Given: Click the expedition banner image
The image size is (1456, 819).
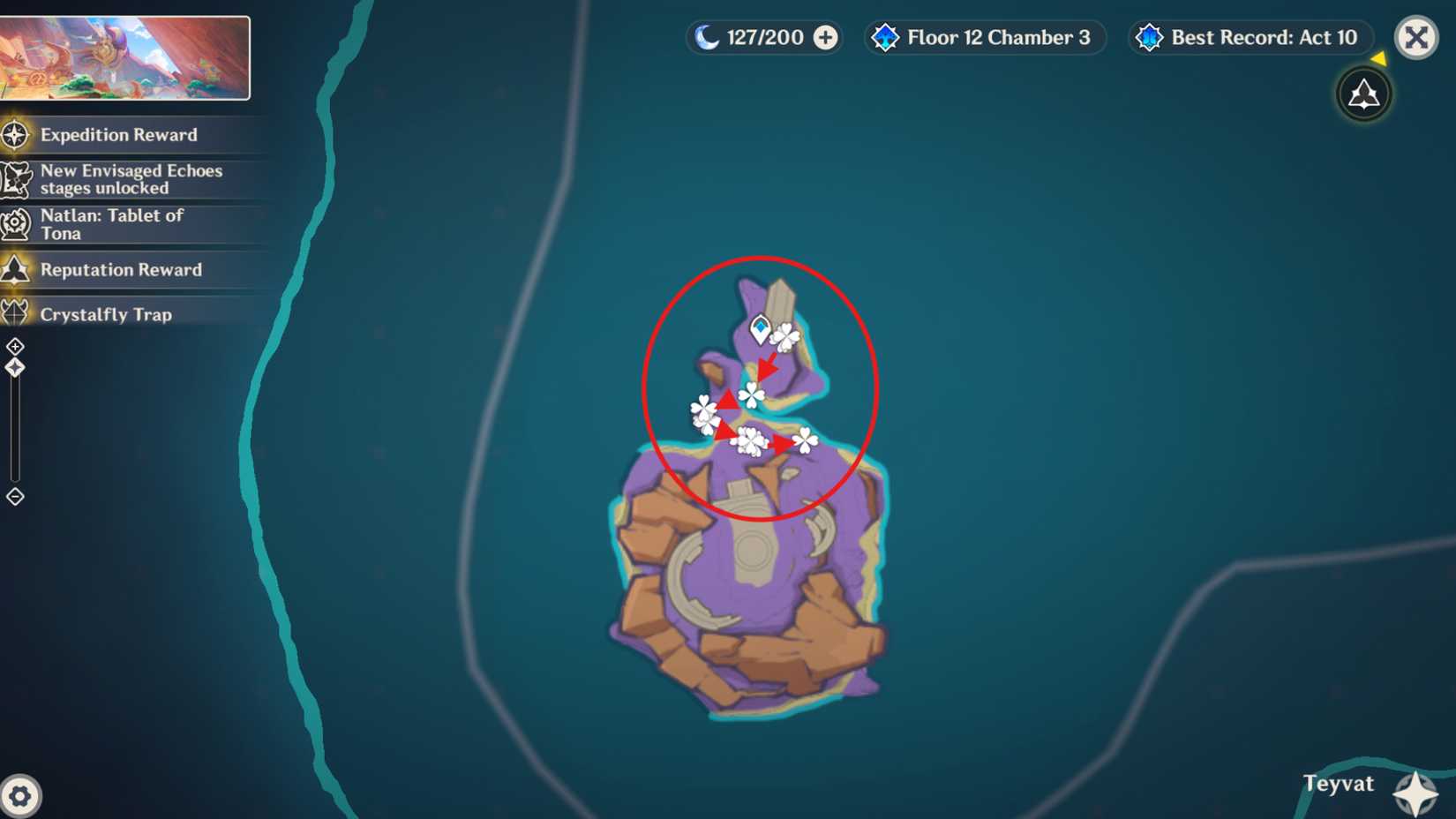Looking at the screenshot, I should (x=129, y=56).
